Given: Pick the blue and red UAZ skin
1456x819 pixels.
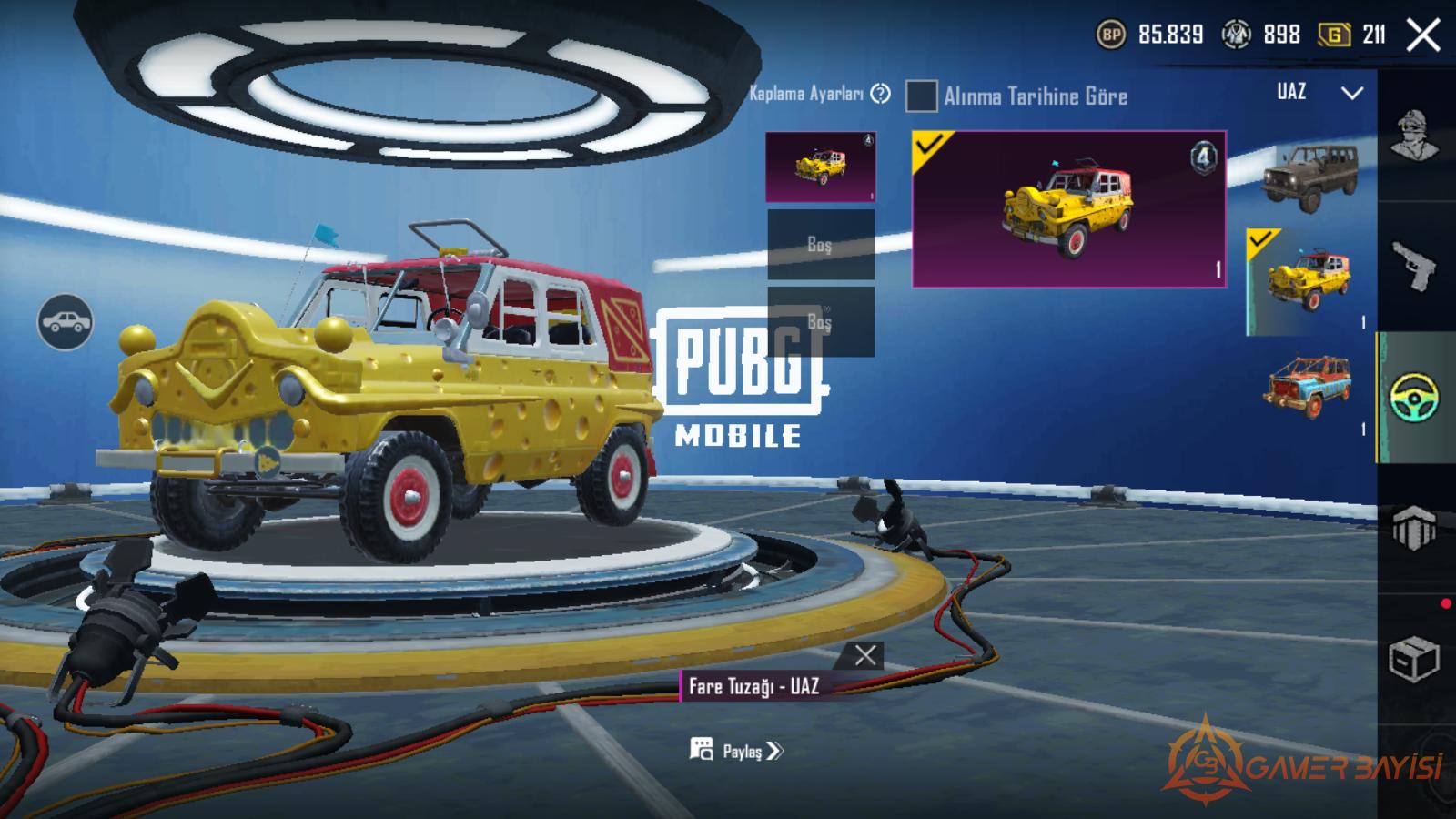Looking at the screenshot, I should pos(1310,387).
